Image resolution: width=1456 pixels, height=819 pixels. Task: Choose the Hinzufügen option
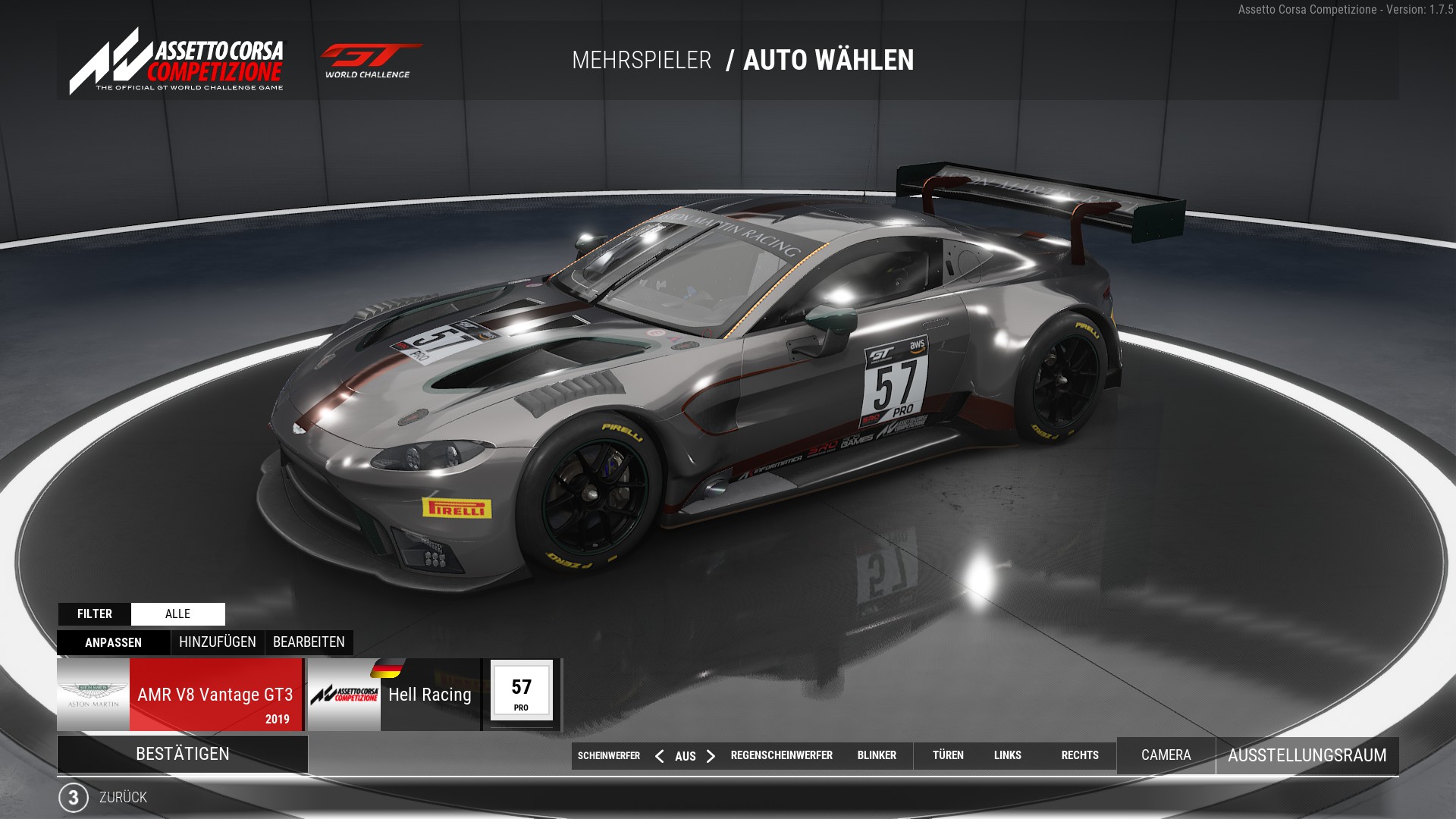(x=218, y=642)
